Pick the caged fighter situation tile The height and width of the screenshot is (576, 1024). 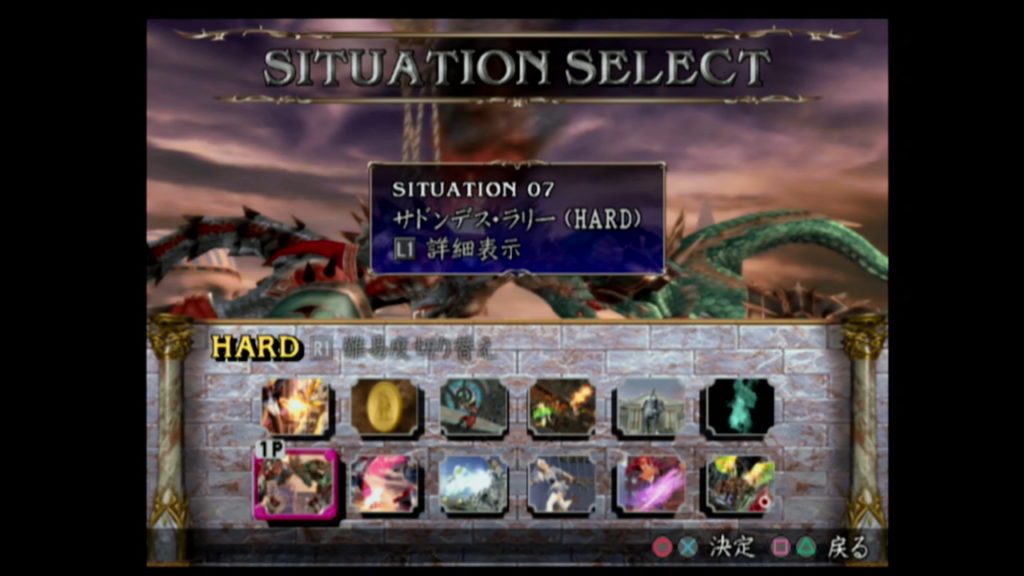562,484
